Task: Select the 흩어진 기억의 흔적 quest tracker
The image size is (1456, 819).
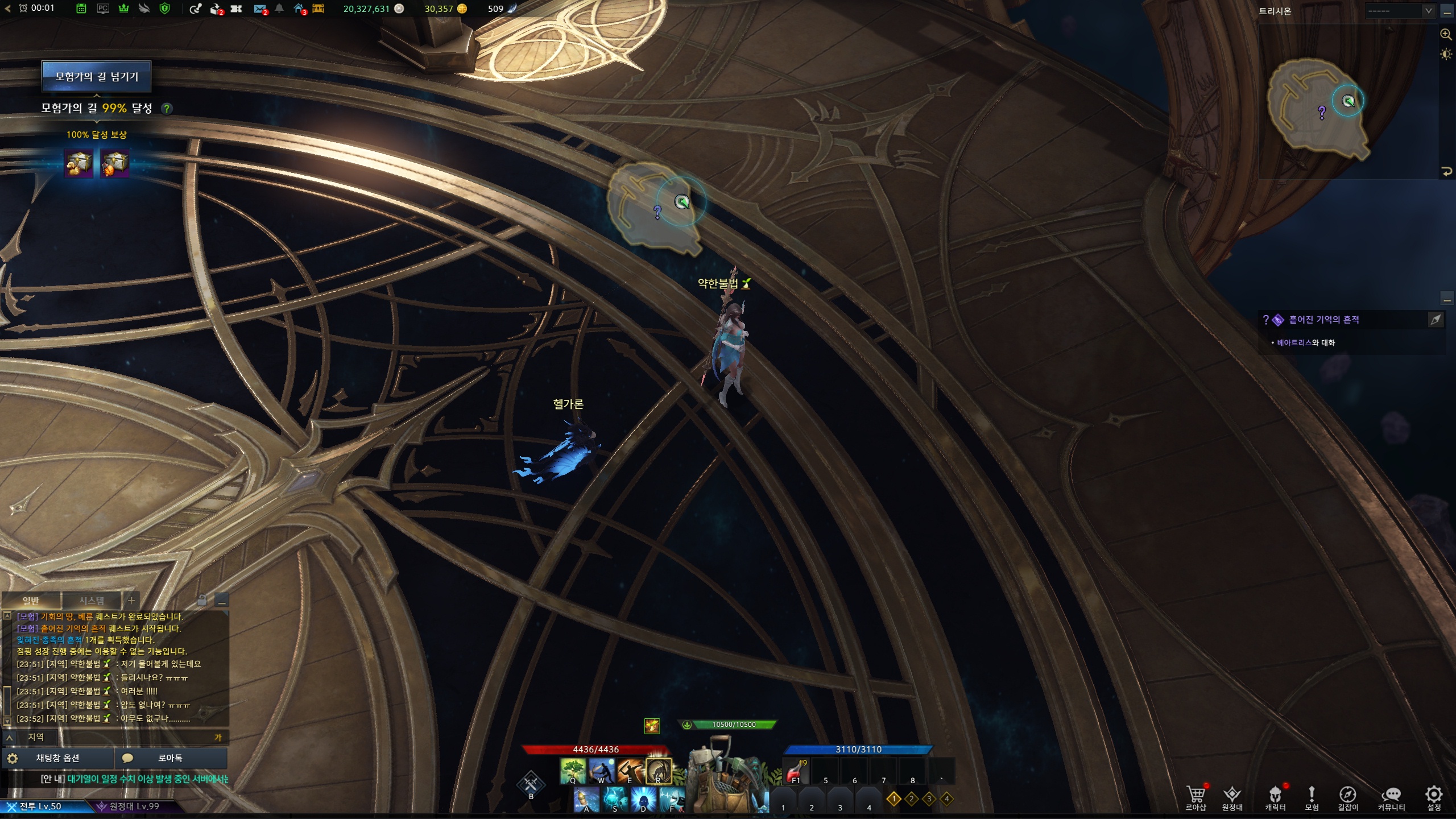Action: [1323, 320]
